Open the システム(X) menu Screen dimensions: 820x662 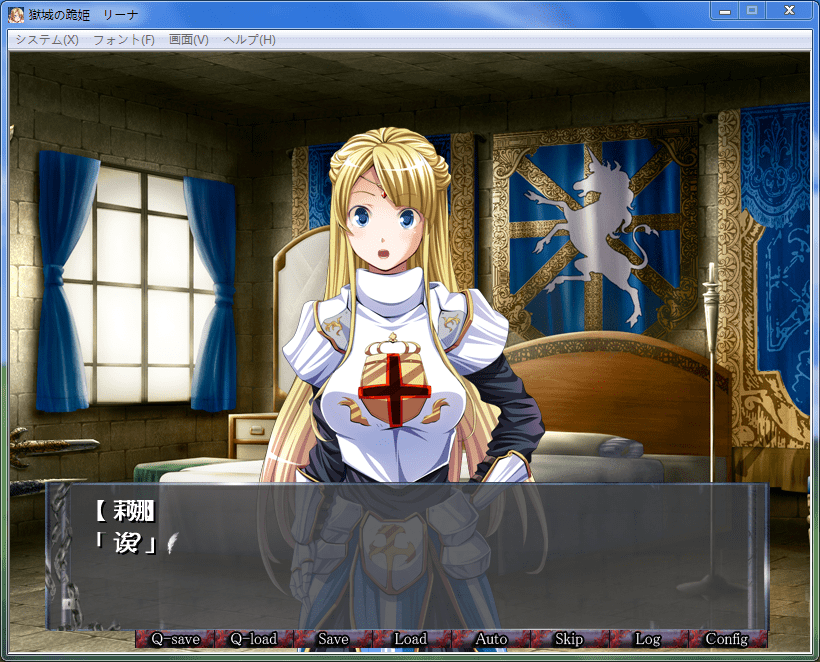tap(47, 40)
